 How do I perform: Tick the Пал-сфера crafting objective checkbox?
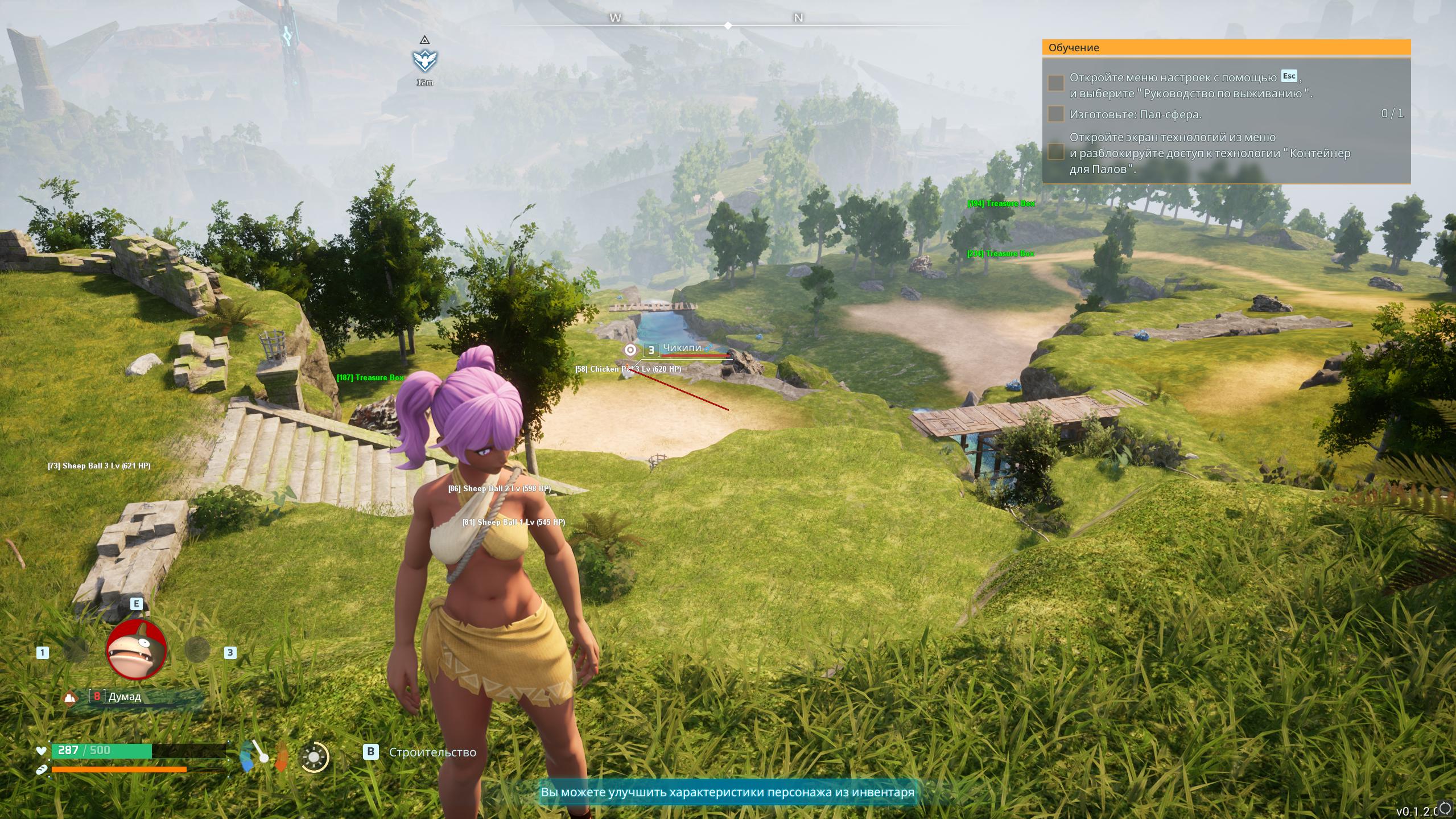(1055, 114)
